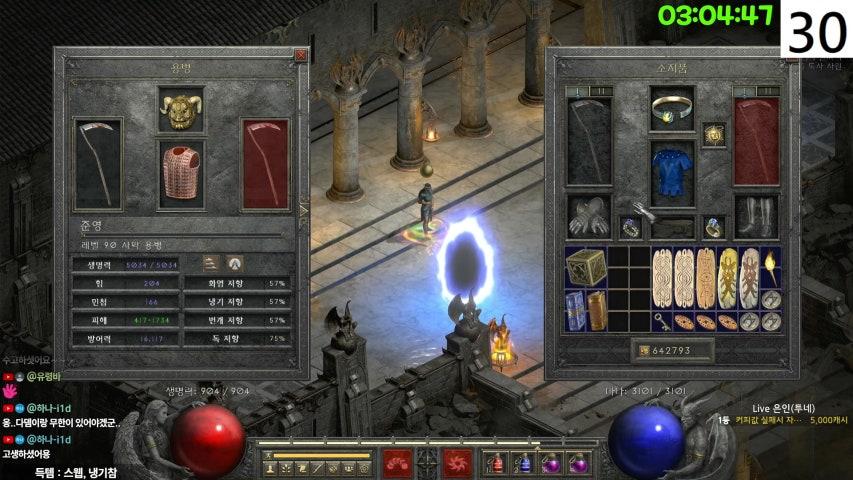This screenshot has width=853, height=480.
Task: Open the left-click skill selector
Action: (x=397, y=462)
